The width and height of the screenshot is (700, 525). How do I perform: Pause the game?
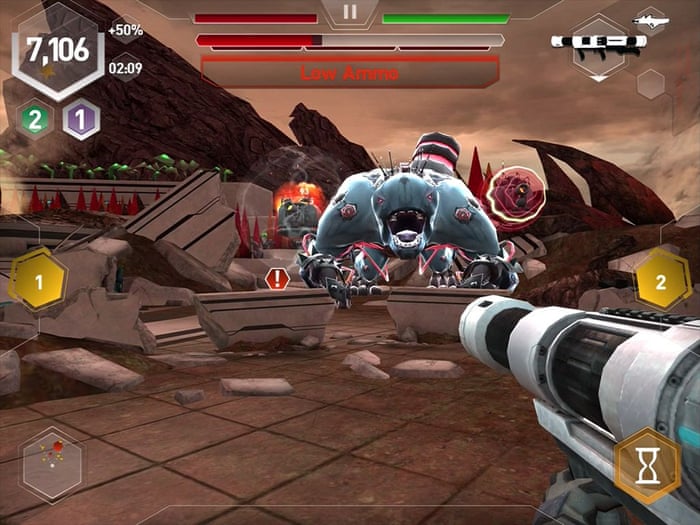pyautogui.click(x=349, y=12)
